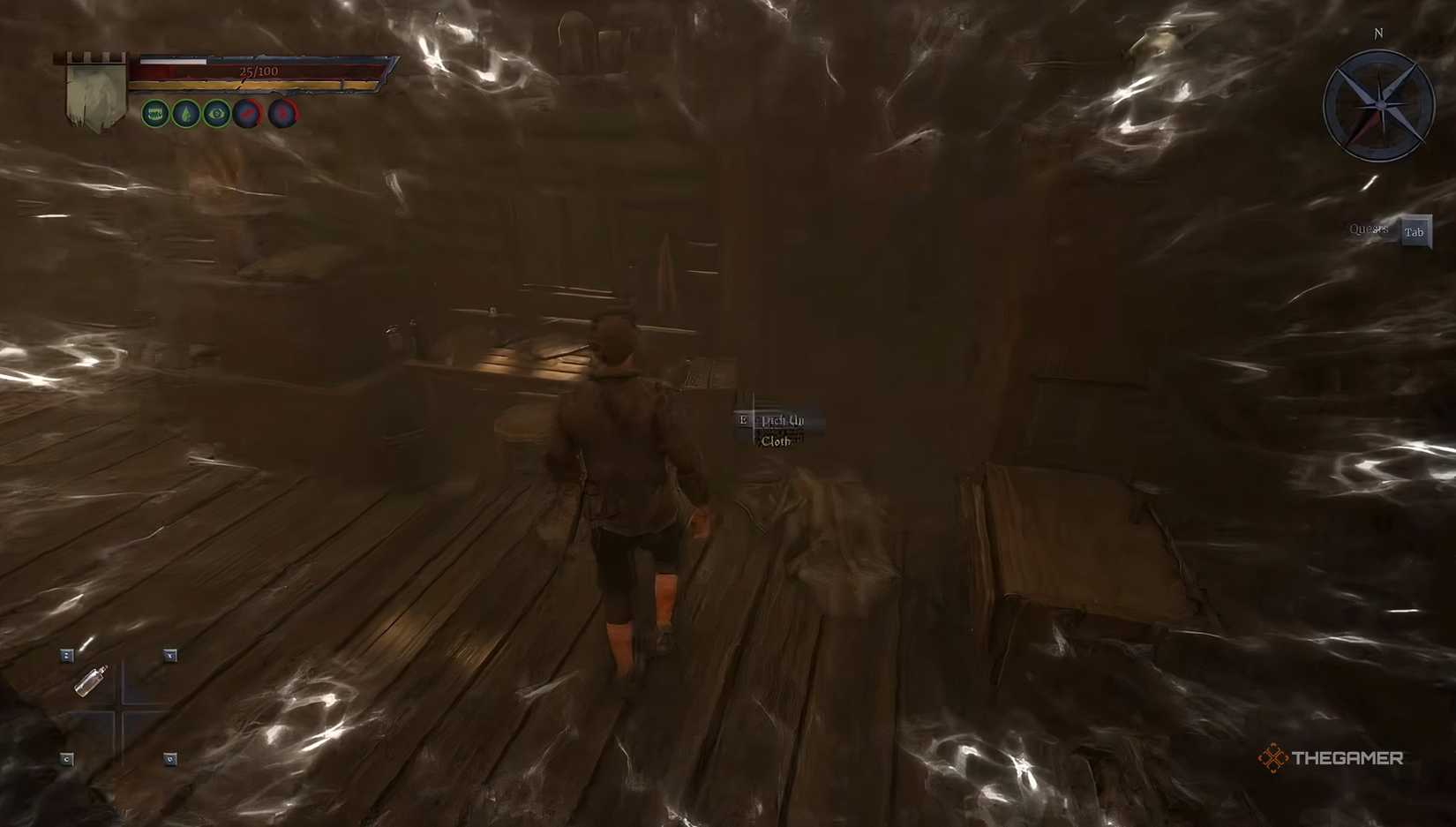Open the quick-item selection wheel cross
Screen dimensions: 1456x827
click(x=119, y=710)
